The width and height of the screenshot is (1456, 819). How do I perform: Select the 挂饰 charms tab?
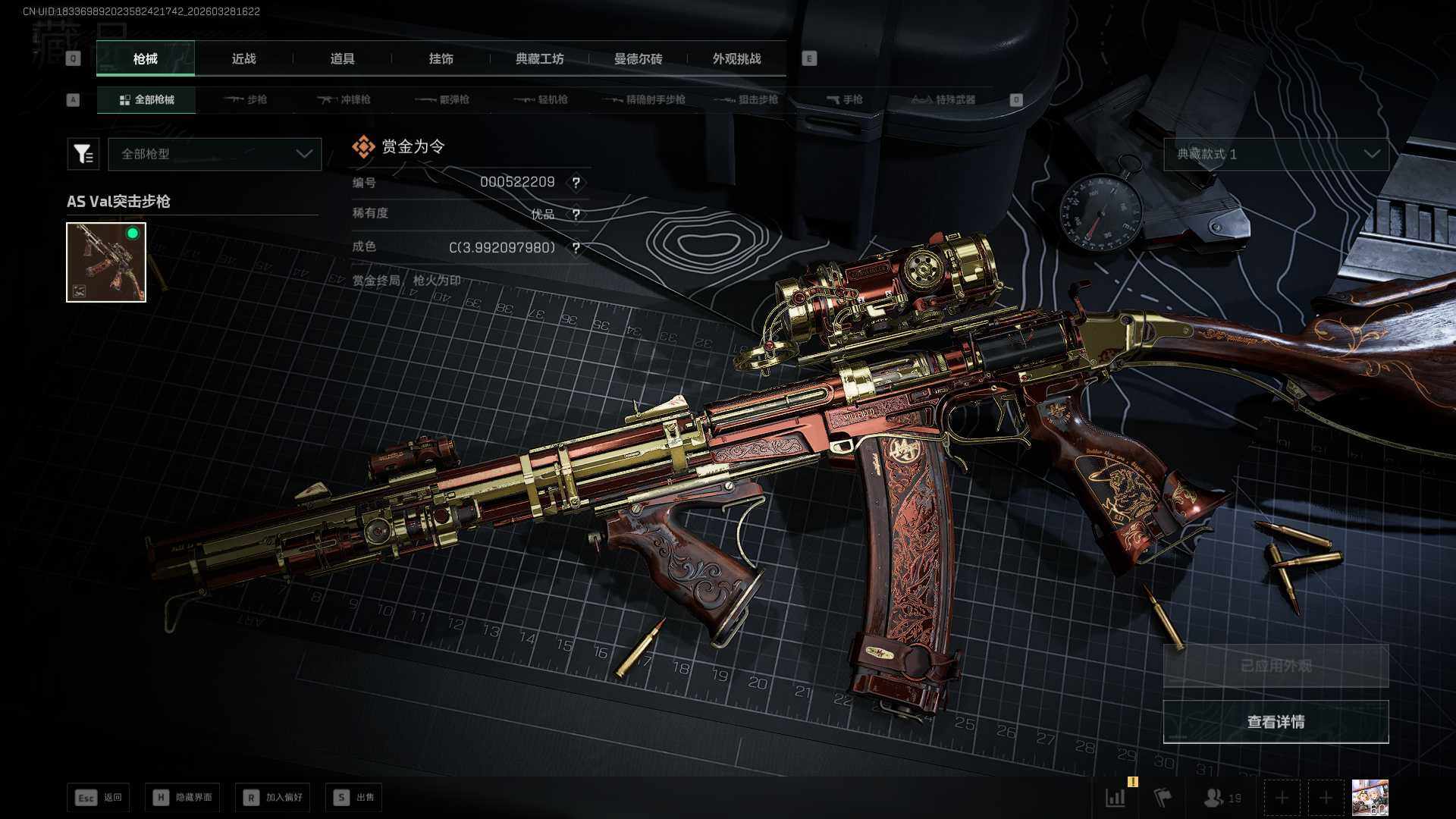coord(441,59)
